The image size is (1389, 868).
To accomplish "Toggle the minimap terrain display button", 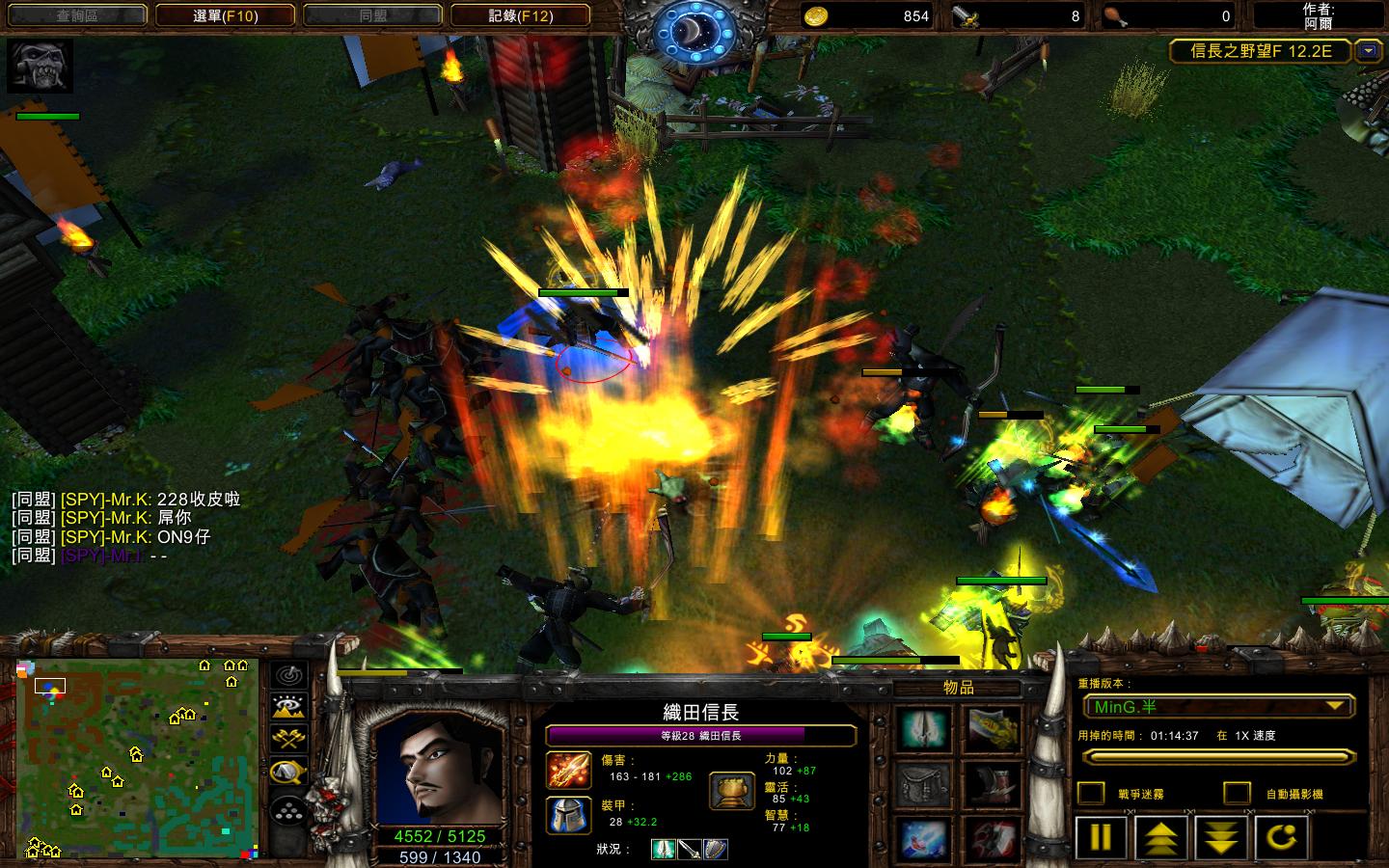I will click(289, 707).
